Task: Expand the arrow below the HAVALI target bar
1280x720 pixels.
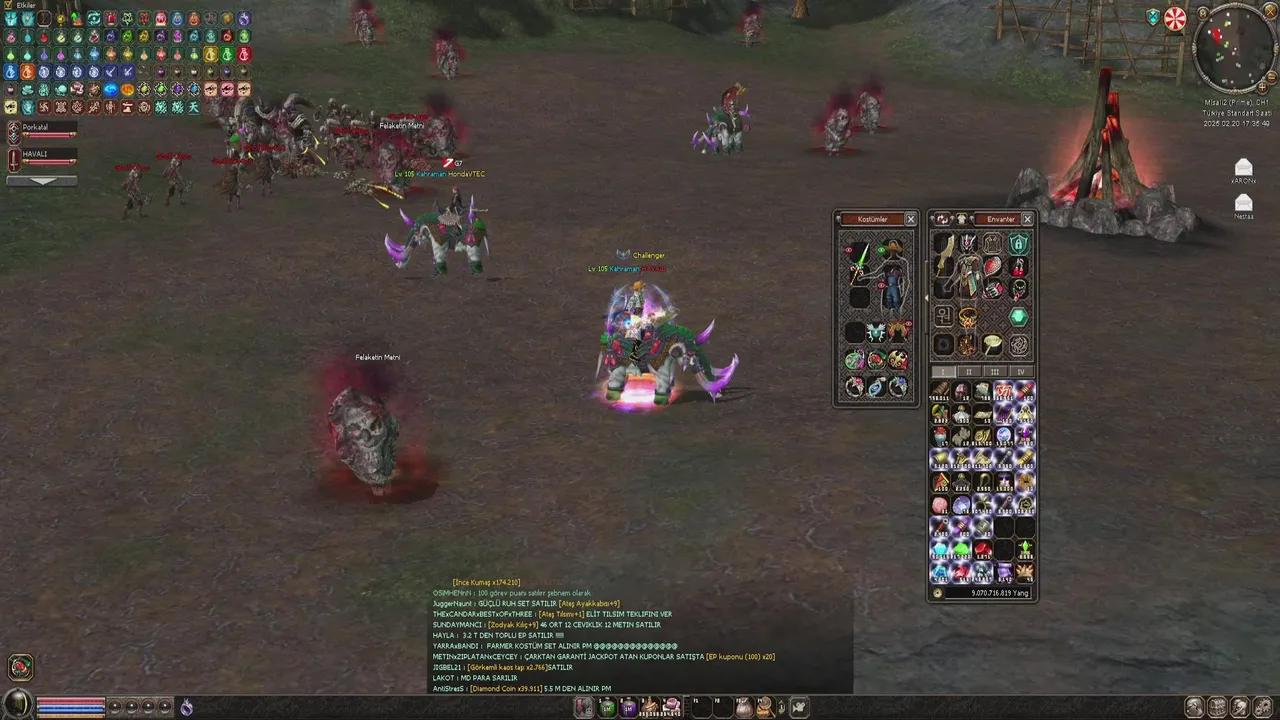Action: coord(42,181)
